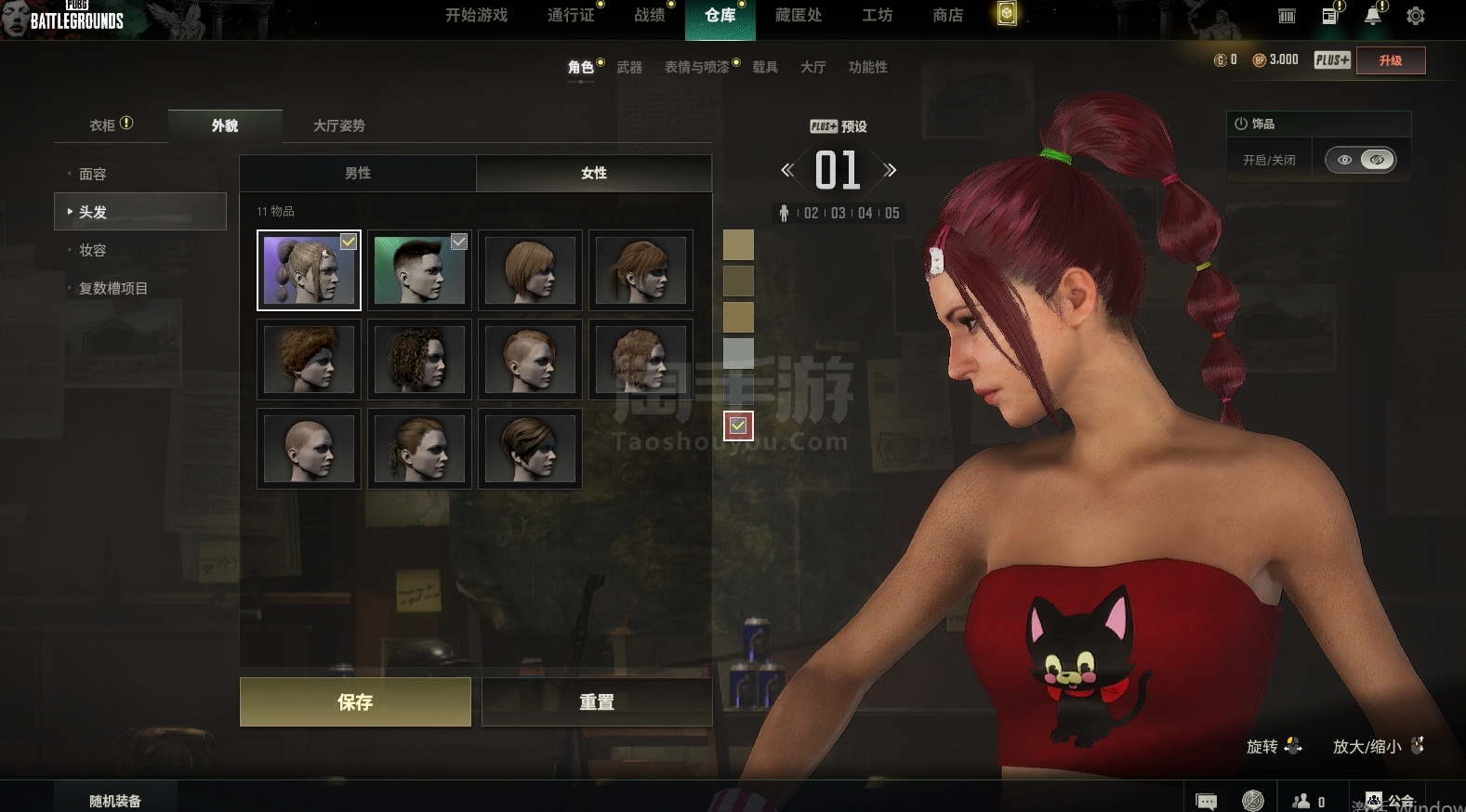Open the 商店 shop page
The width and height of the screenshot is (1466, 812).
(x=947, y=15)
